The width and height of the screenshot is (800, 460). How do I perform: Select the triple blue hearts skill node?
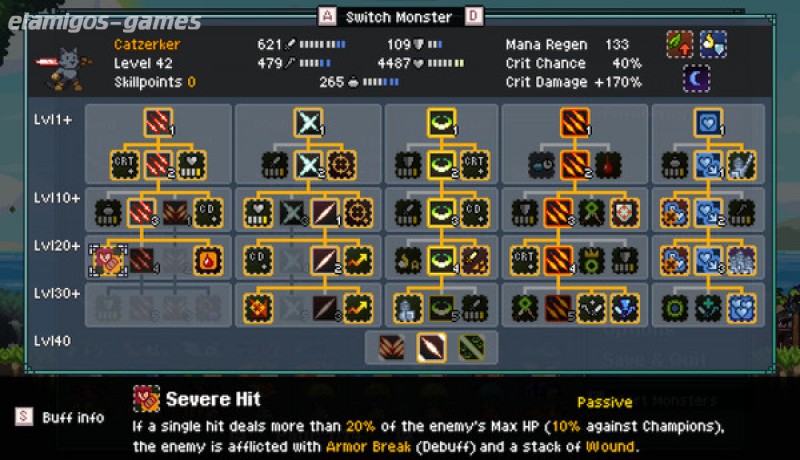pyautogui.click(x=742, y=308)
